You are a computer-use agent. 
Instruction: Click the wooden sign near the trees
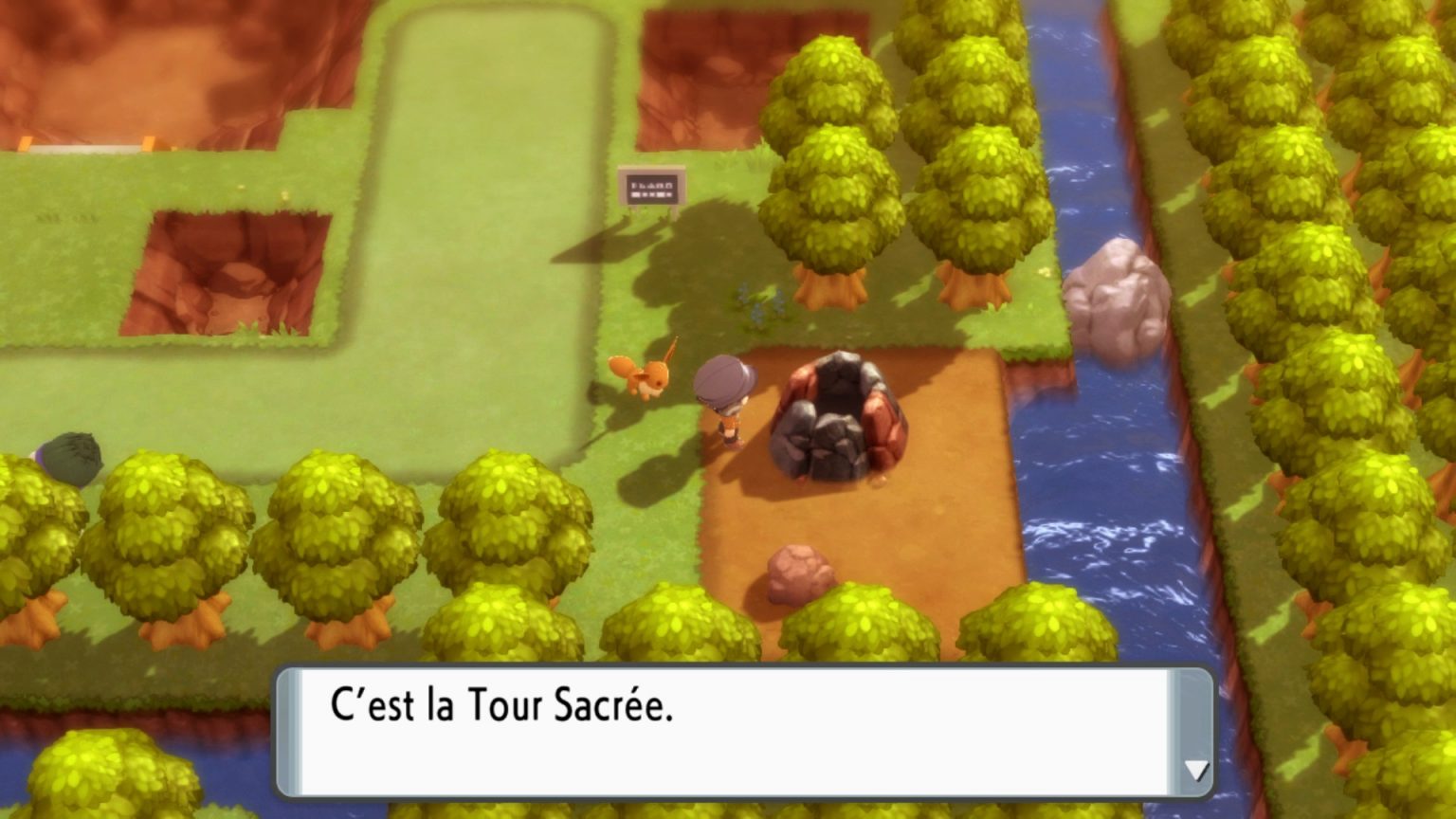pyautogui.click(x=650, y=188)
